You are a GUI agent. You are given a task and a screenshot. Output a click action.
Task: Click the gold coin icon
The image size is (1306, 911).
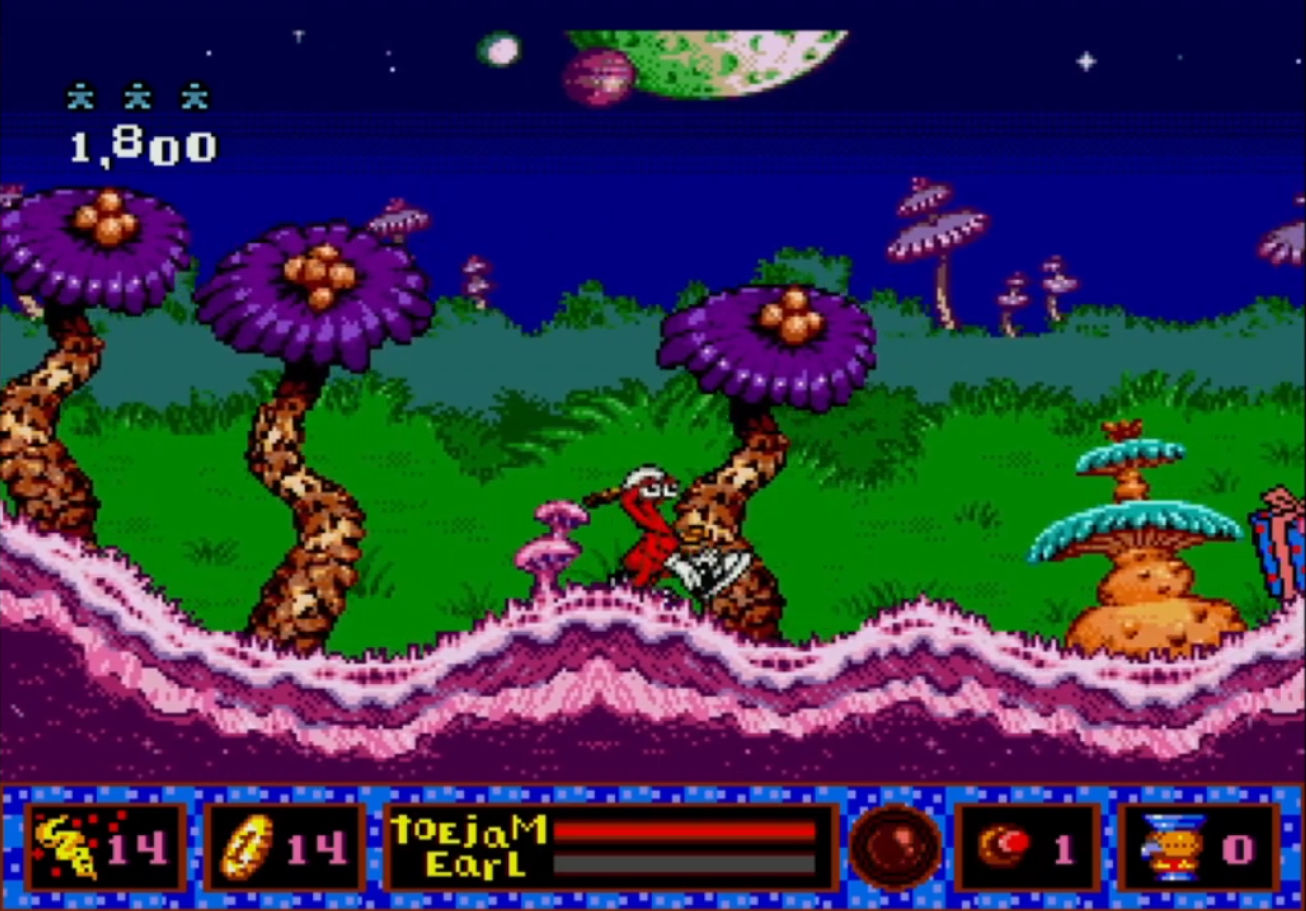pos(246,847)
